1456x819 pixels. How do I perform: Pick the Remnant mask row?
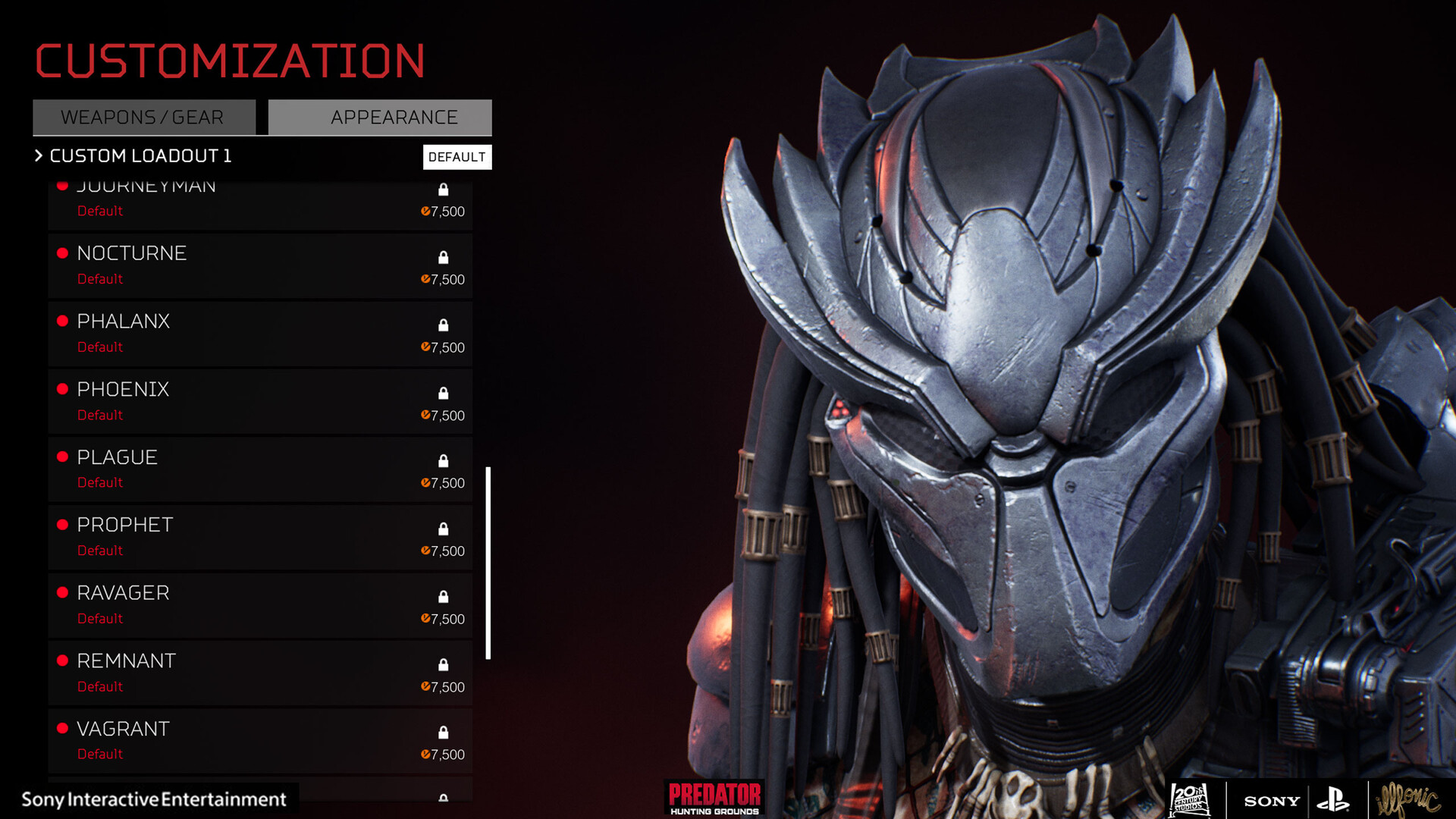tap(259, 673)
